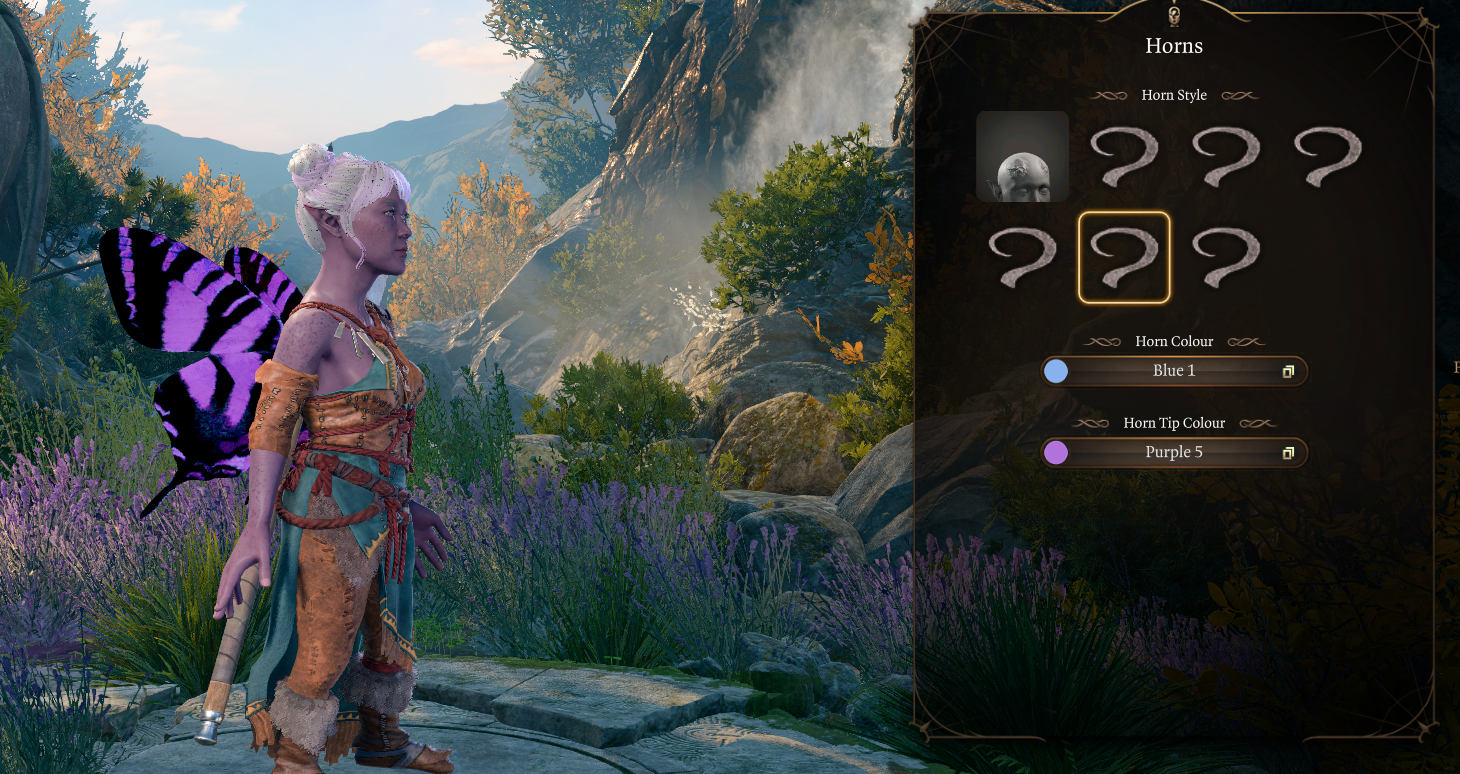Image resolution: width=1460 pixels, height=774 pixels.
Task: Click the small icon beside Purple 5
Action: point(1288,454)
